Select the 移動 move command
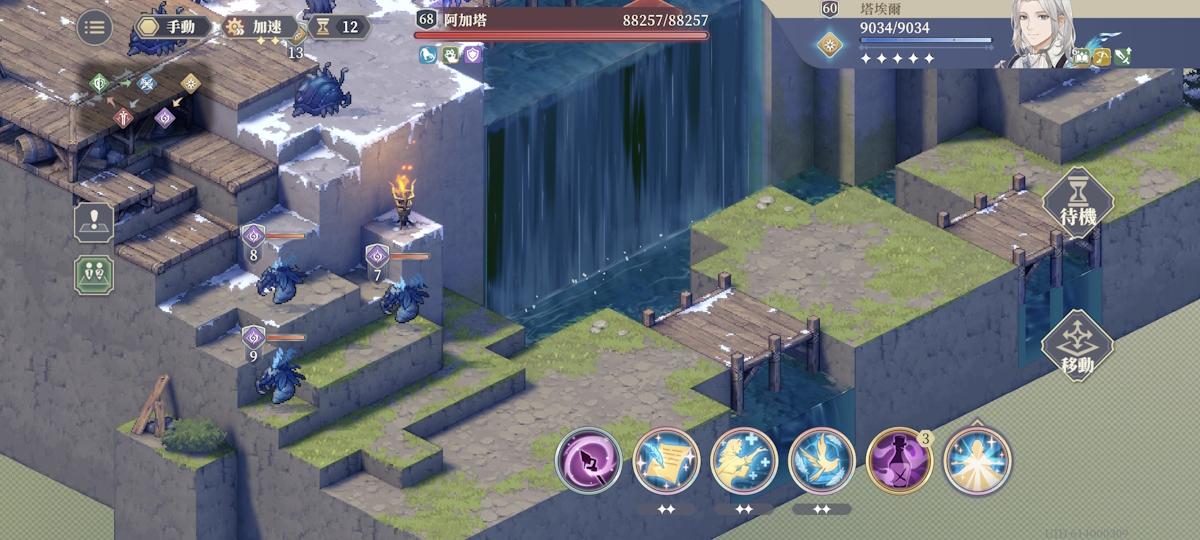This screenshot has height=540, width=1200. (x=1077, y=346)
